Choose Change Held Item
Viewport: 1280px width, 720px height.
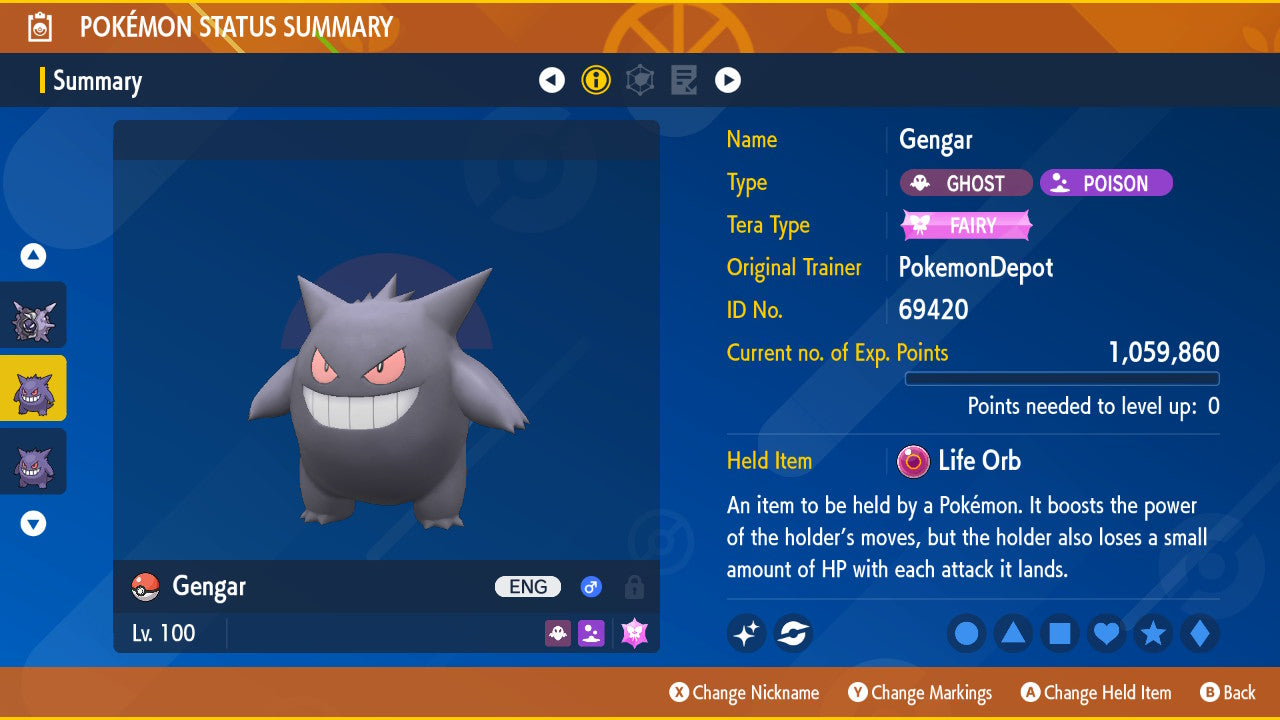1096,692
